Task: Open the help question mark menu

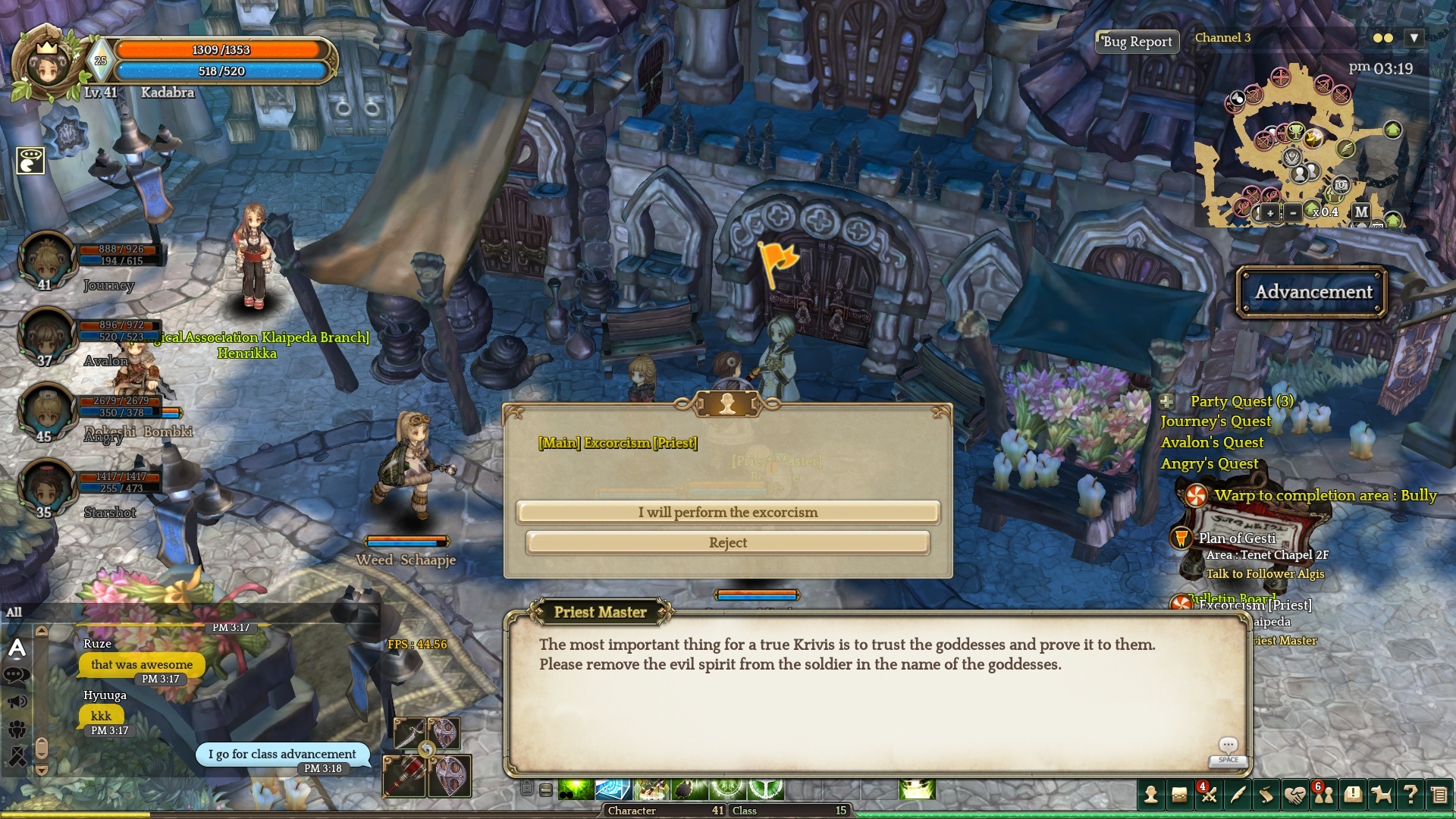Action: (1410, 794)
